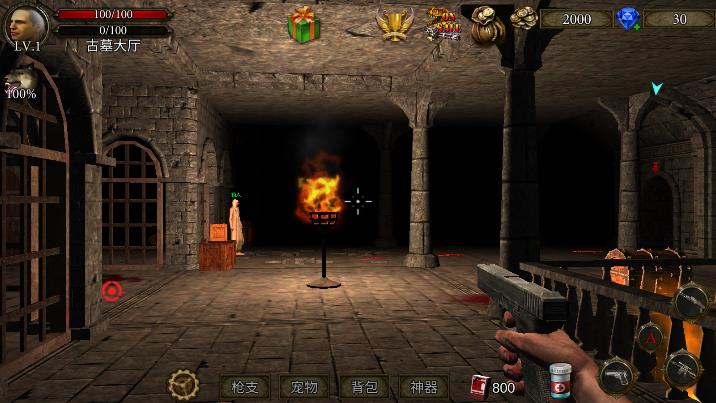Open the 宠物 (pets) menu

tap(304, 387)
